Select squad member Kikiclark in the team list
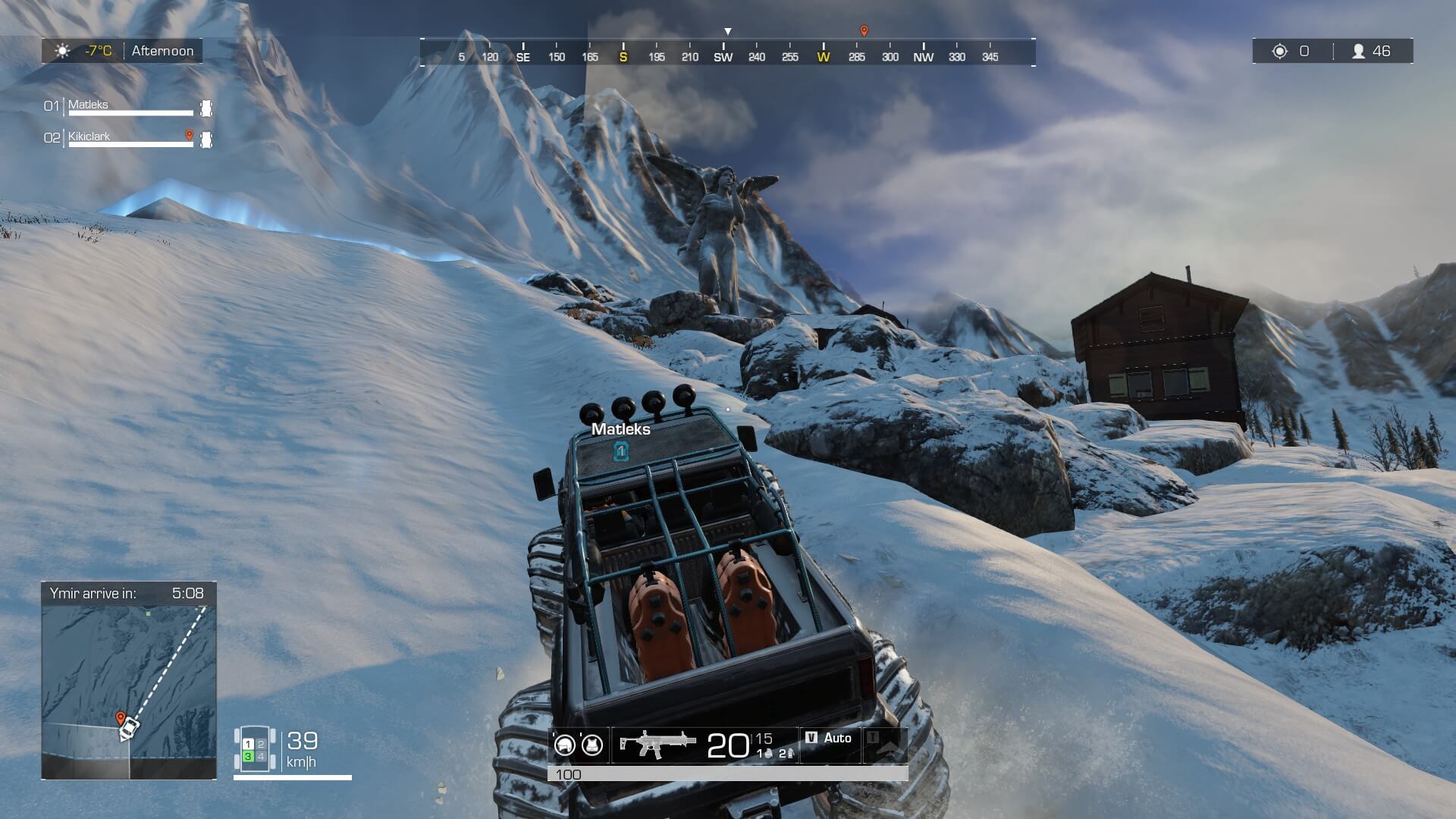The image size is (1456, 819). pyautogui.click(x=89, y=136)
